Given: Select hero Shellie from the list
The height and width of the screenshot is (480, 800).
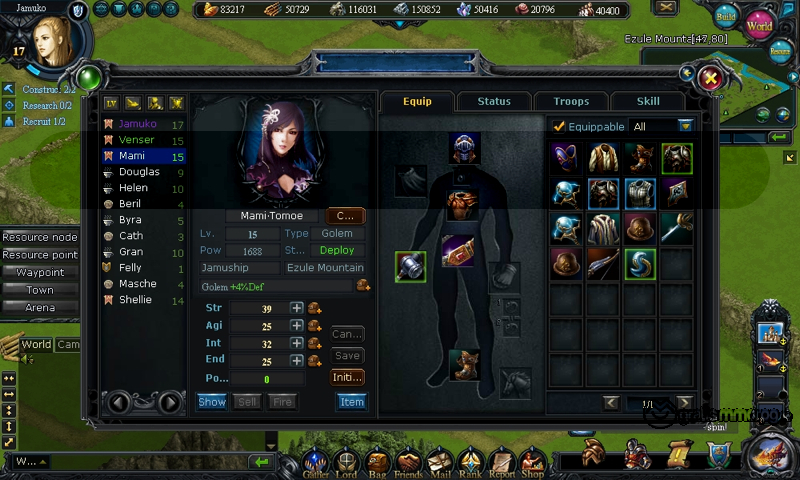Looking at the screenshot, I should click(x=136, y=300).
